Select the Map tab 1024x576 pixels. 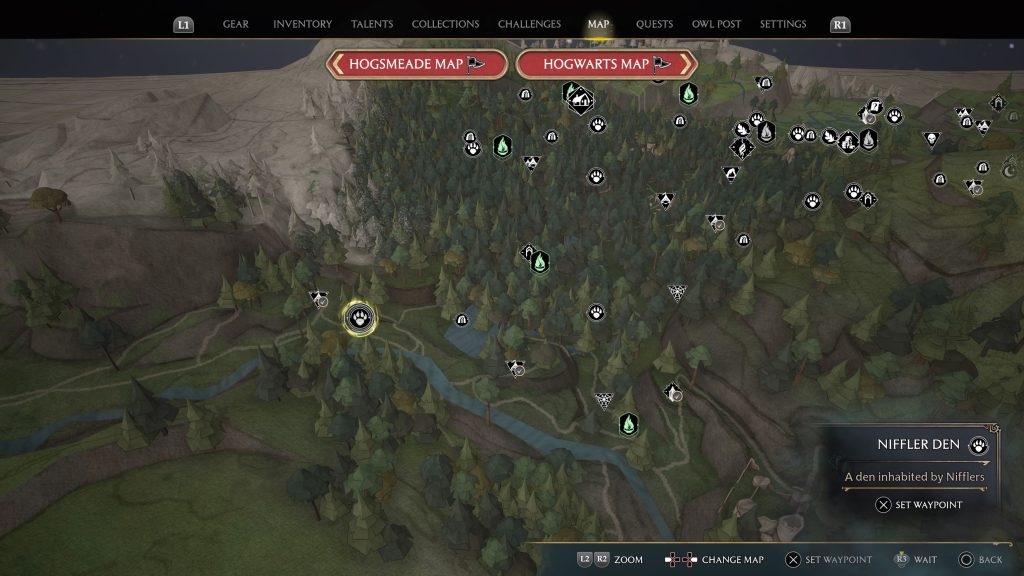(598, 24)
